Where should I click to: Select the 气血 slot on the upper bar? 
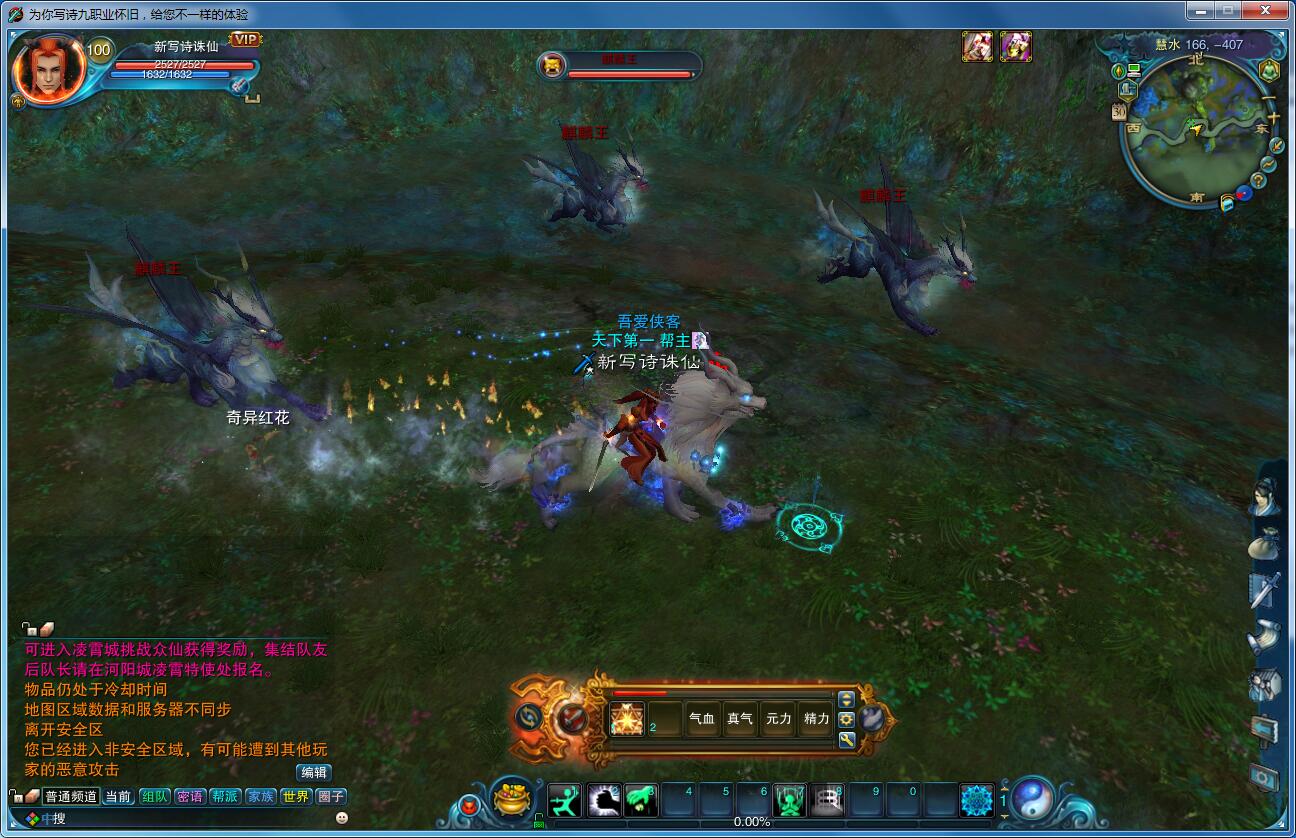tap(702, 719)
